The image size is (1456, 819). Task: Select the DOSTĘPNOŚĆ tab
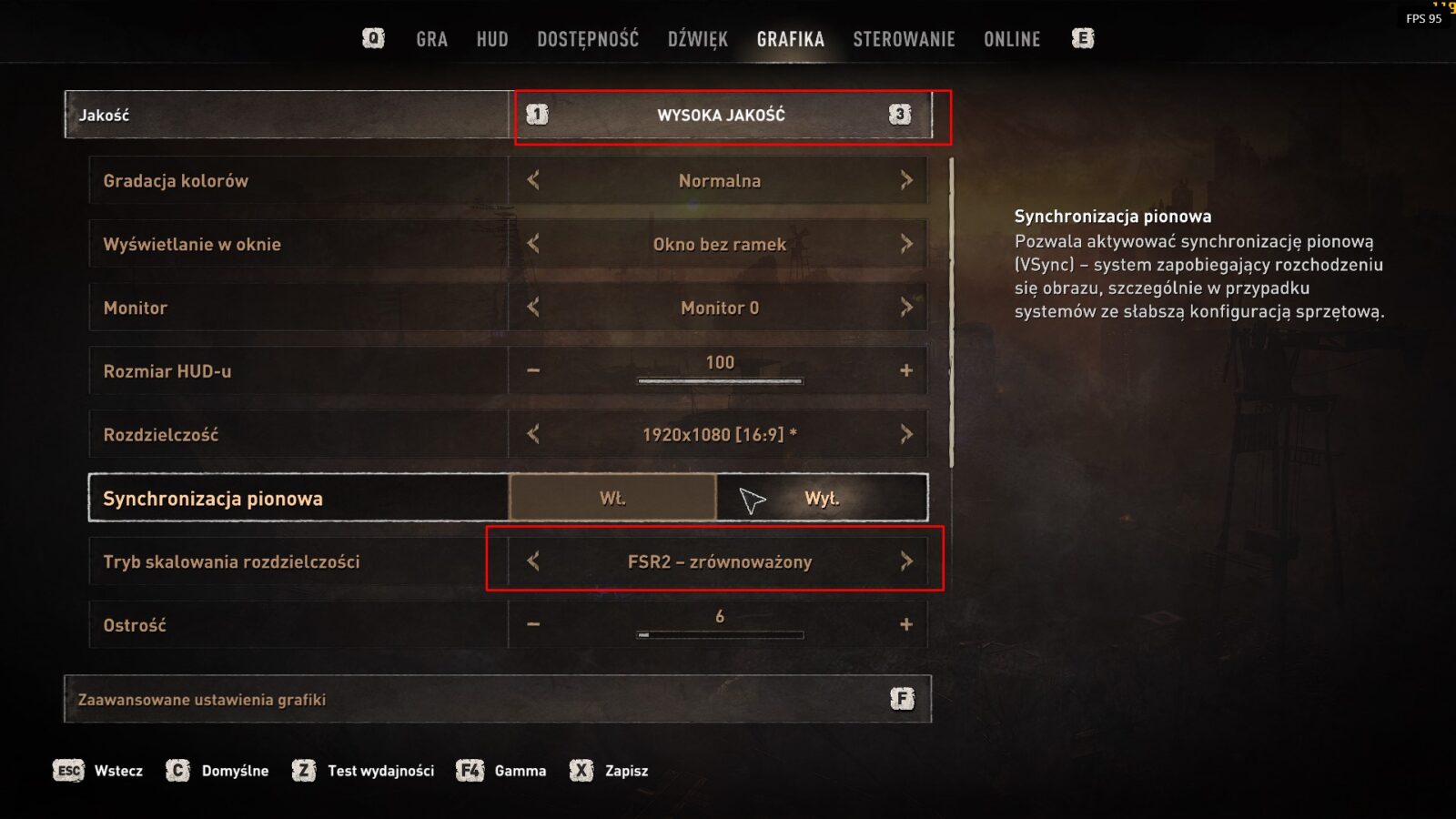pyautogui.click(x=588, y=39)
